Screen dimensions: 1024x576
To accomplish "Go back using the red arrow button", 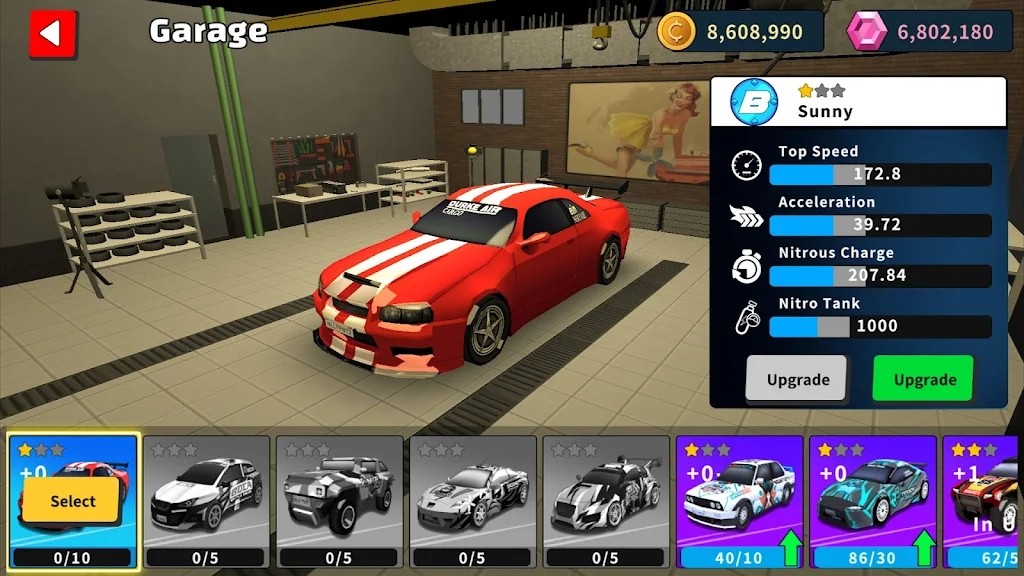I will (x=53, y=33).
